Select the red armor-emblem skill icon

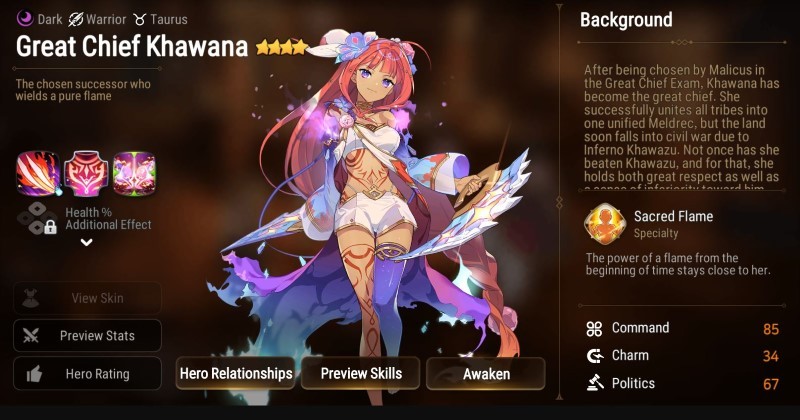pyautogui.click(x=86, y=173)
